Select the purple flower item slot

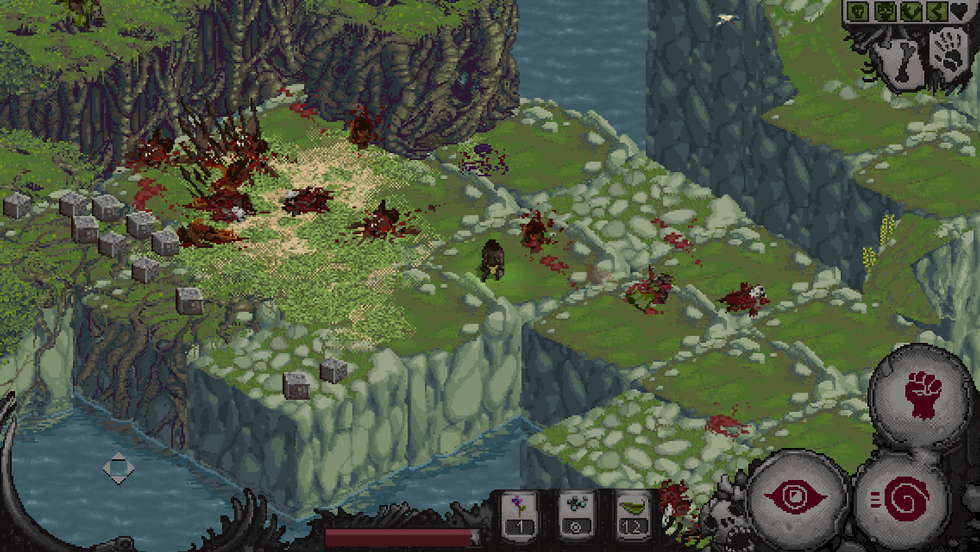click(520, 514)
